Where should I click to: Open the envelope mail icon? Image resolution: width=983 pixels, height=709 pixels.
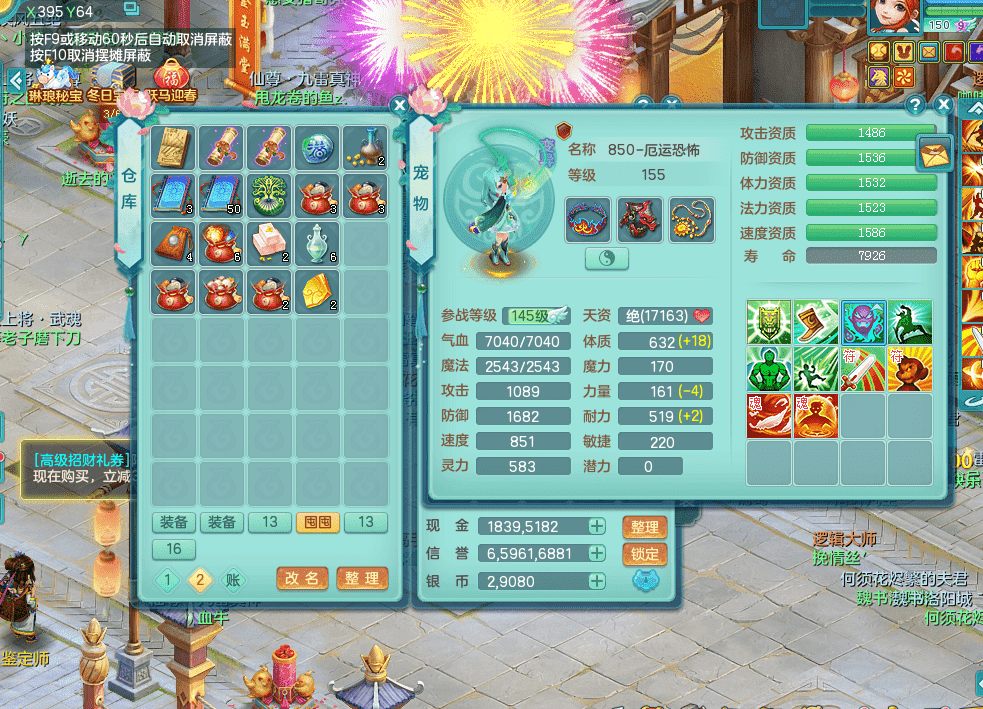[x=935, y=153]
